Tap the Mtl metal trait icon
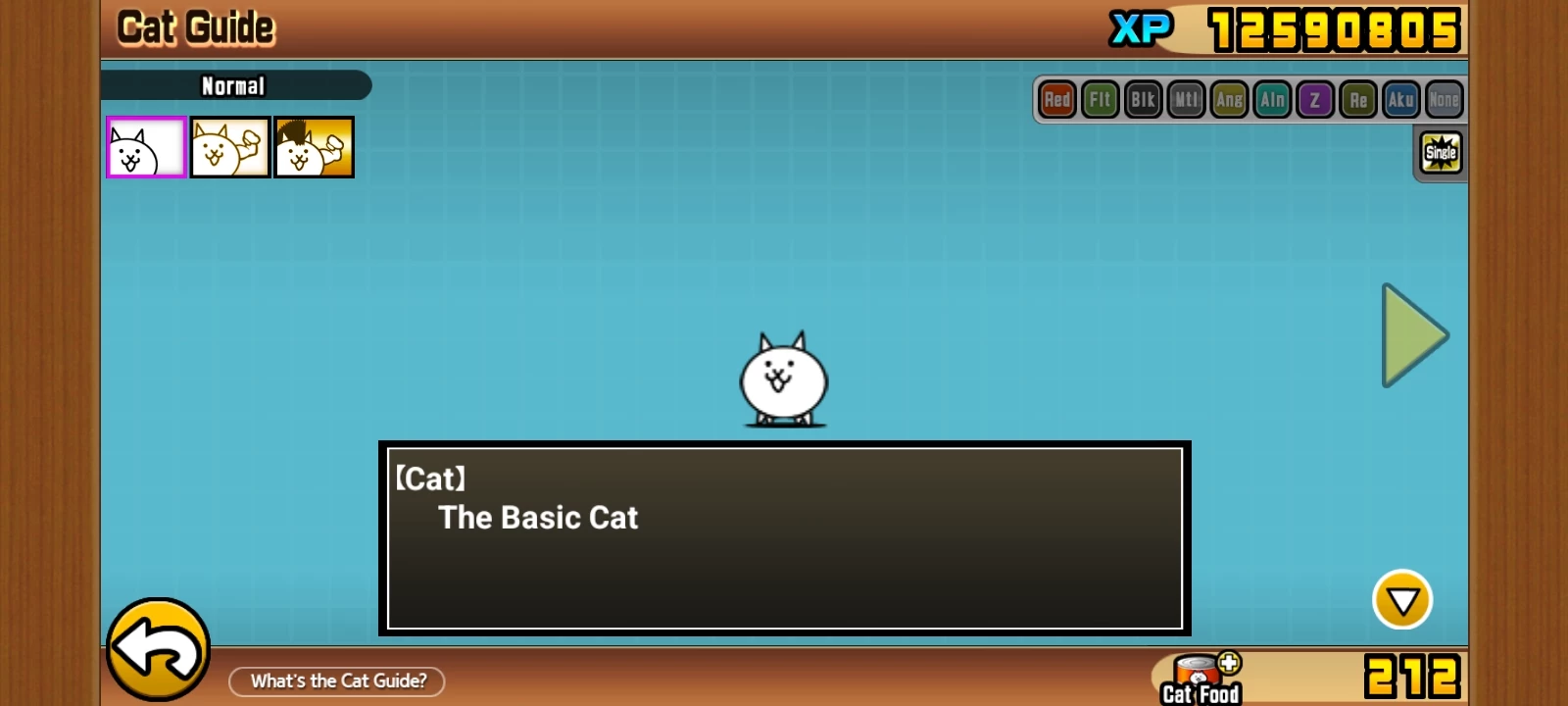 1186,100
